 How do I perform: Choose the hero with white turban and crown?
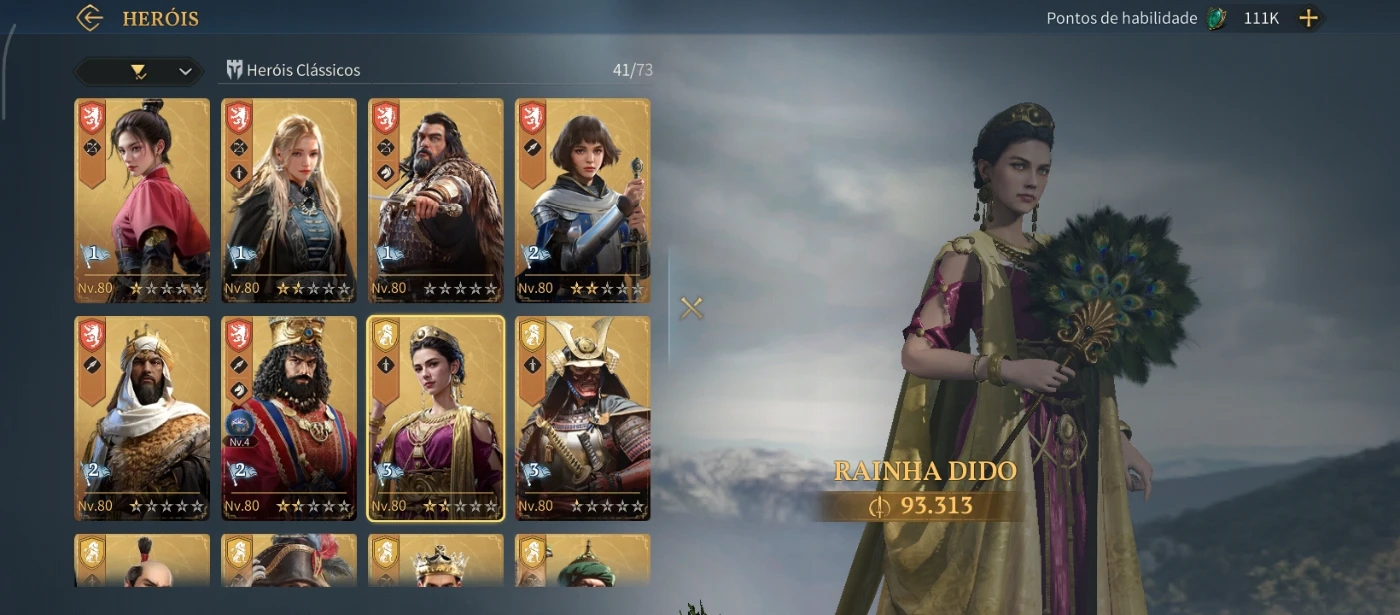pos(142,418)
